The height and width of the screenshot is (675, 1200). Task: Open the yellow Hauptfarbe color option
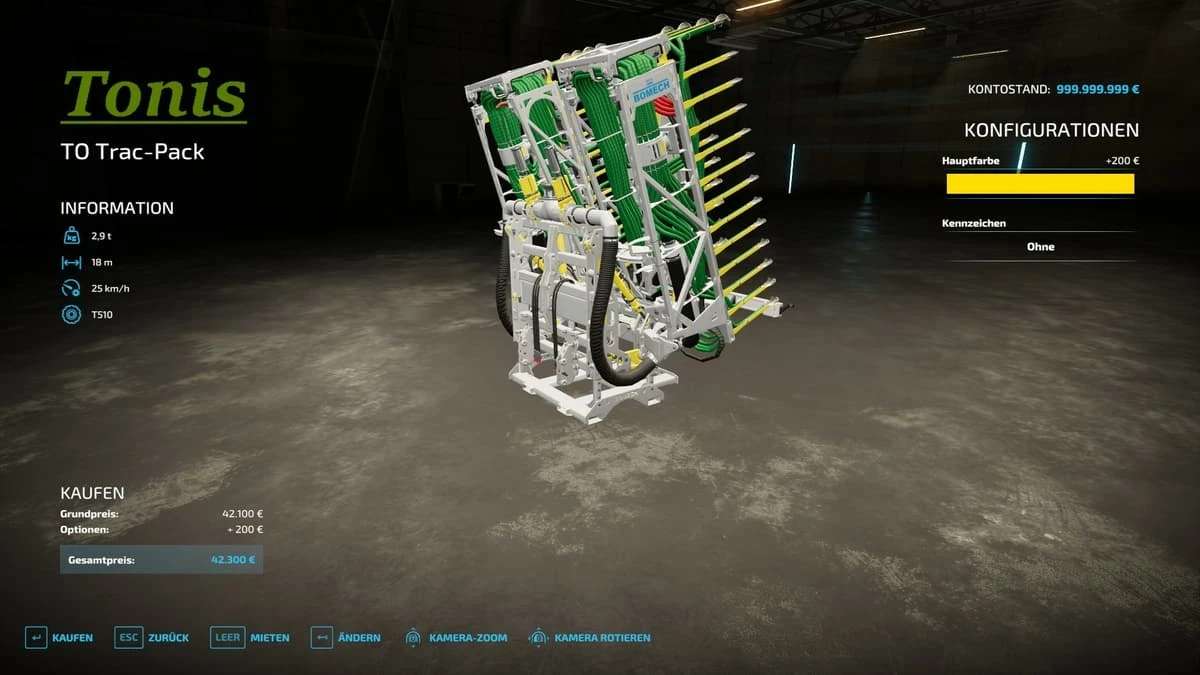(1040, 184)
